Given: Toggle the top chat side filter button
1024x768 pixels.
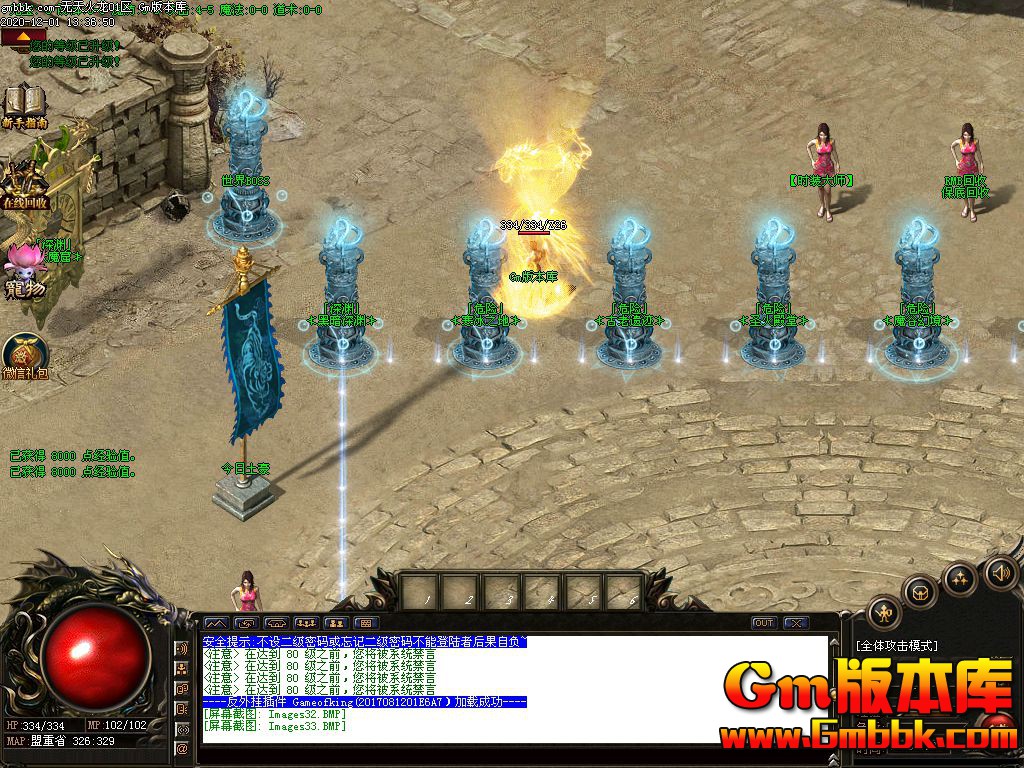Looking at the screenshot, I should click(183, 648).
